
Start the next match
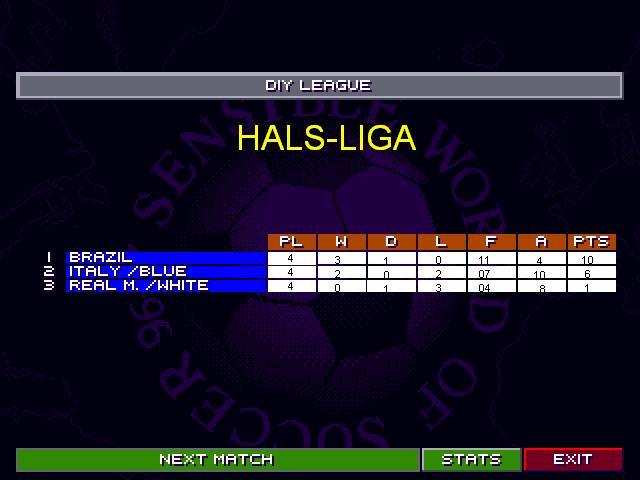tap(217, 459)
